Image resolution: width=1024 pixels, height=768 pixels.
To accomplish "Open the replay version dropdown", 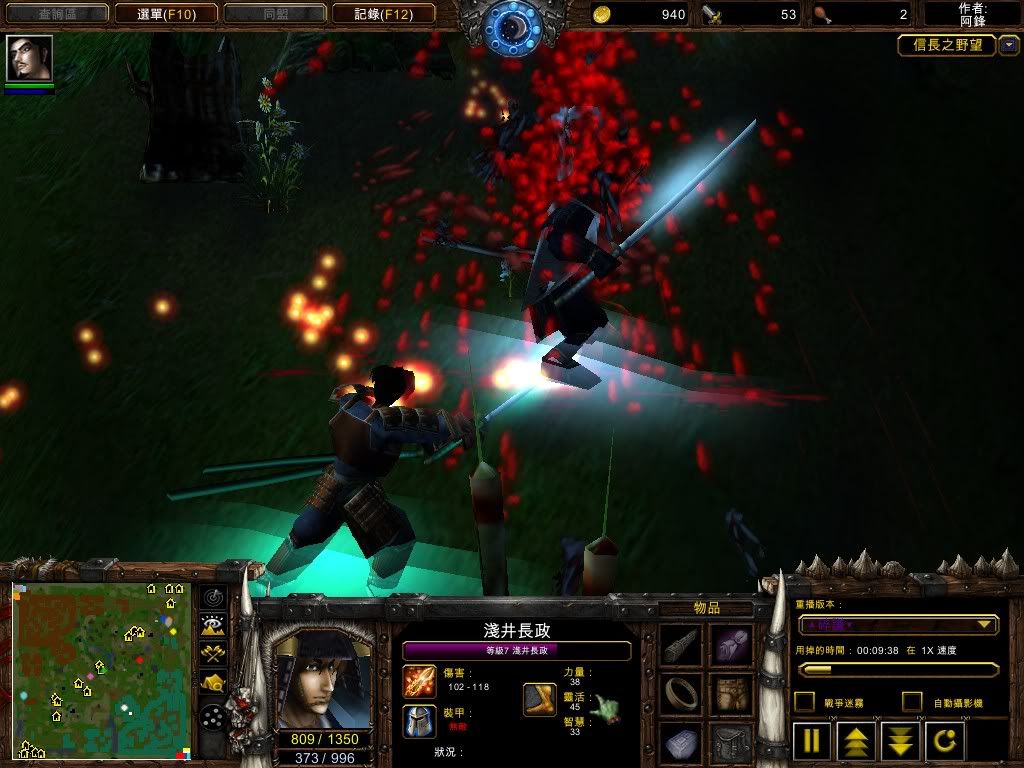I will coord(897,625).
